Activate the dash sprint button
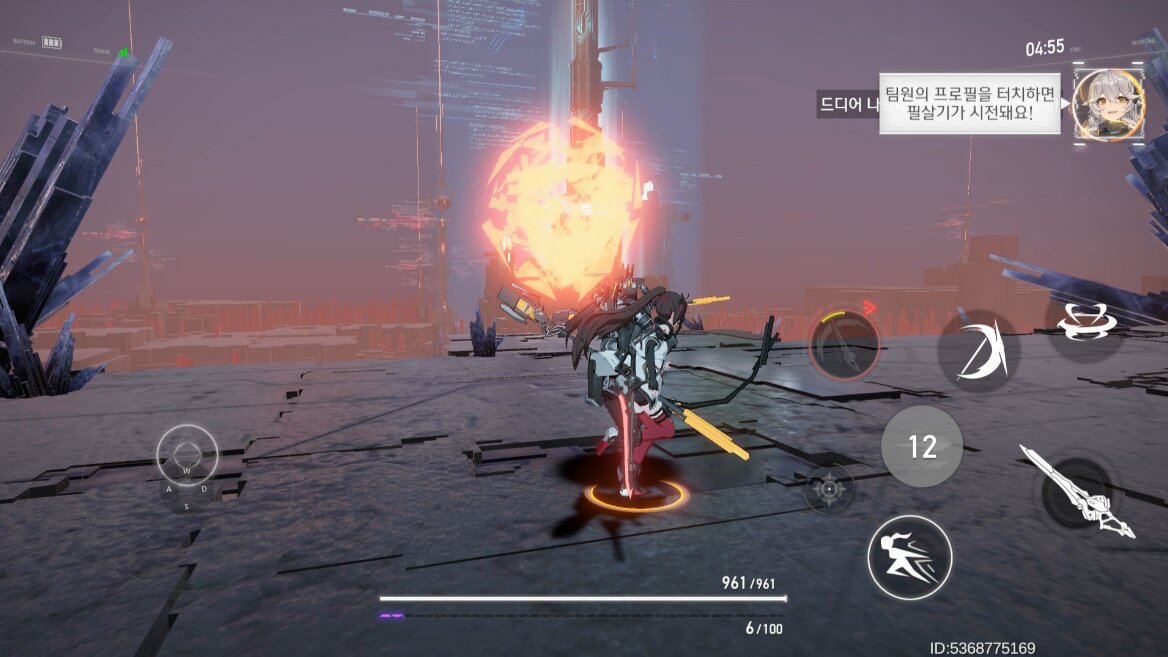This screenshot has height=657, width=1168. (x=909, y=557)
